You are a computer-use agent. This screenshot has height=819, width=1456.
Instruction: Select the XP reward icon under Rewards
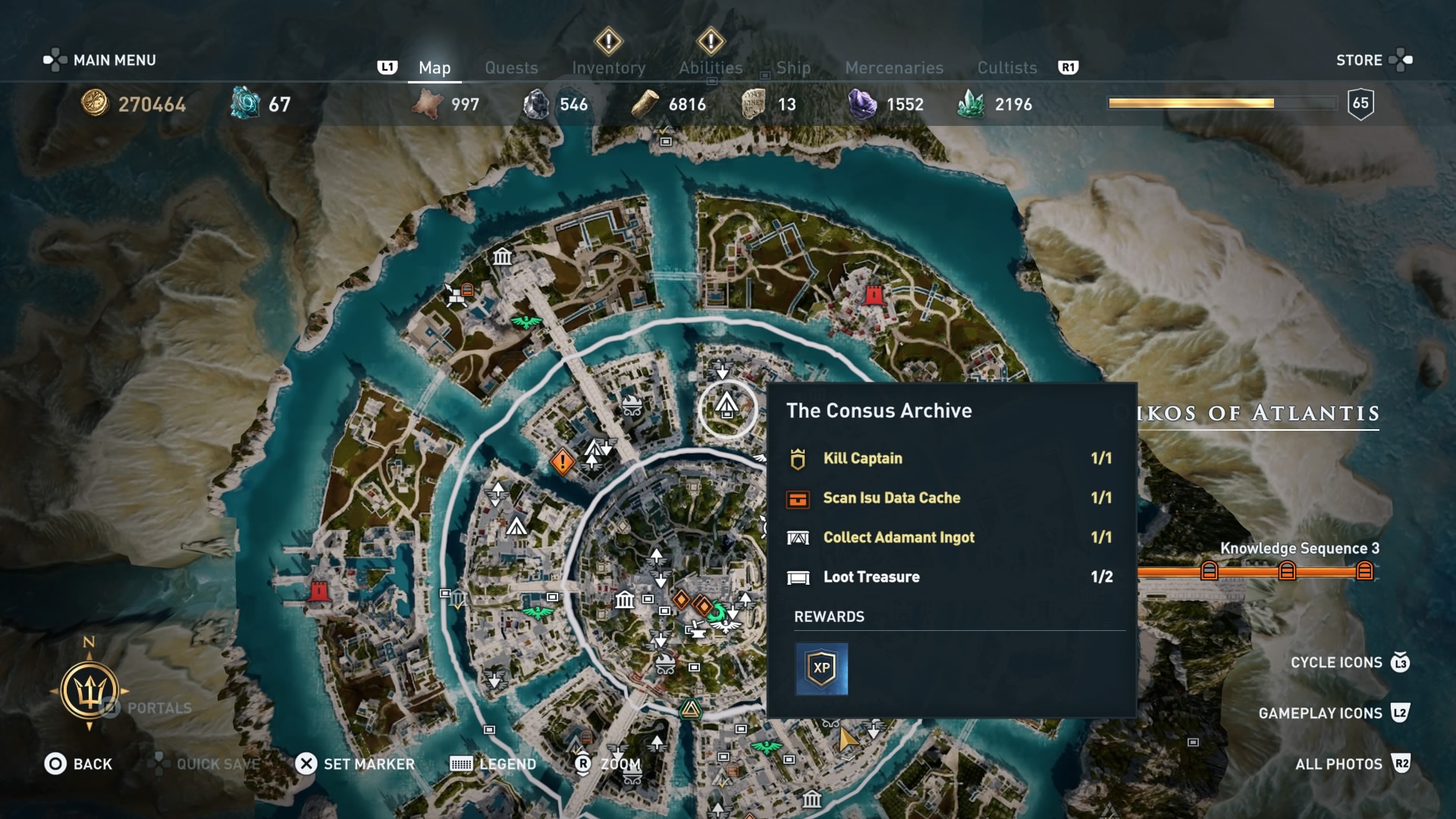coord(823,669)
